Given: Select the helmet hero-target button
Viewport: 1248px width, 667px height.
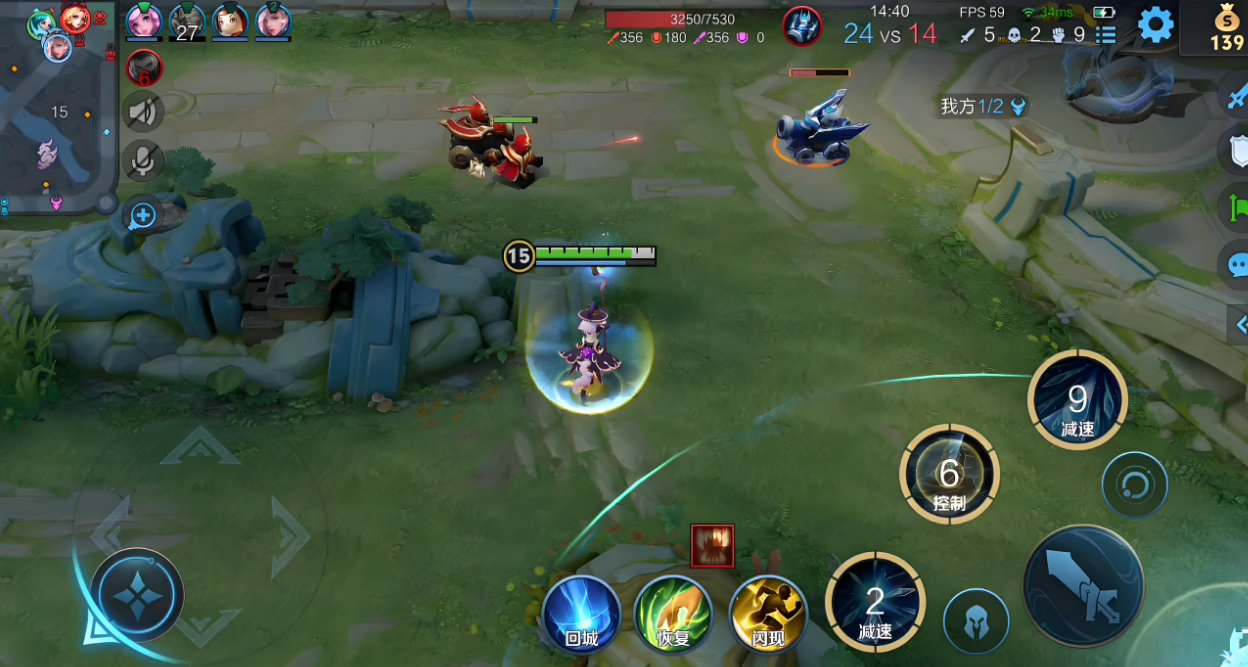Looking at the screenshot, I should (x=975, y=622).
